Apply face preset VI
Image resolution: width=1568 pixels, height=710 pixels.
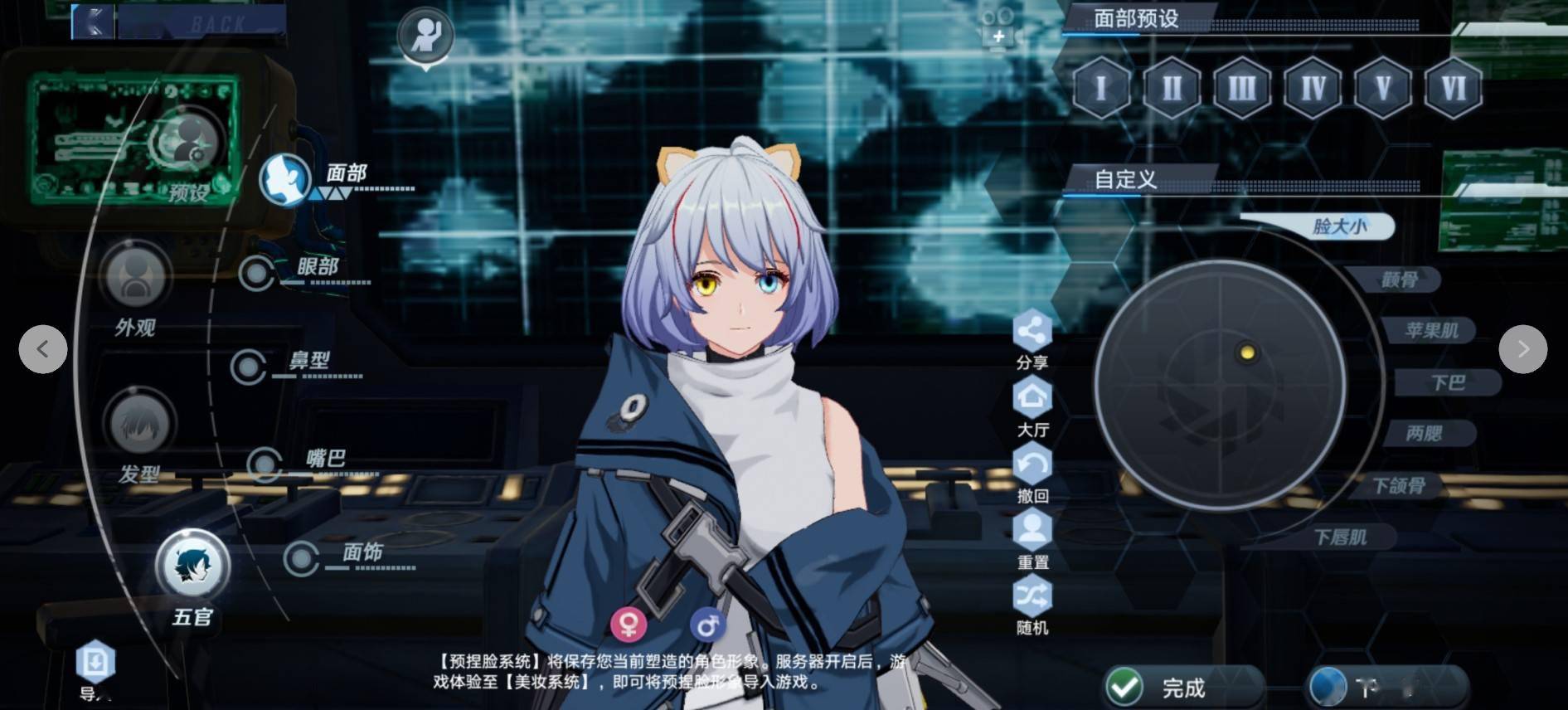pos(1453,88)
